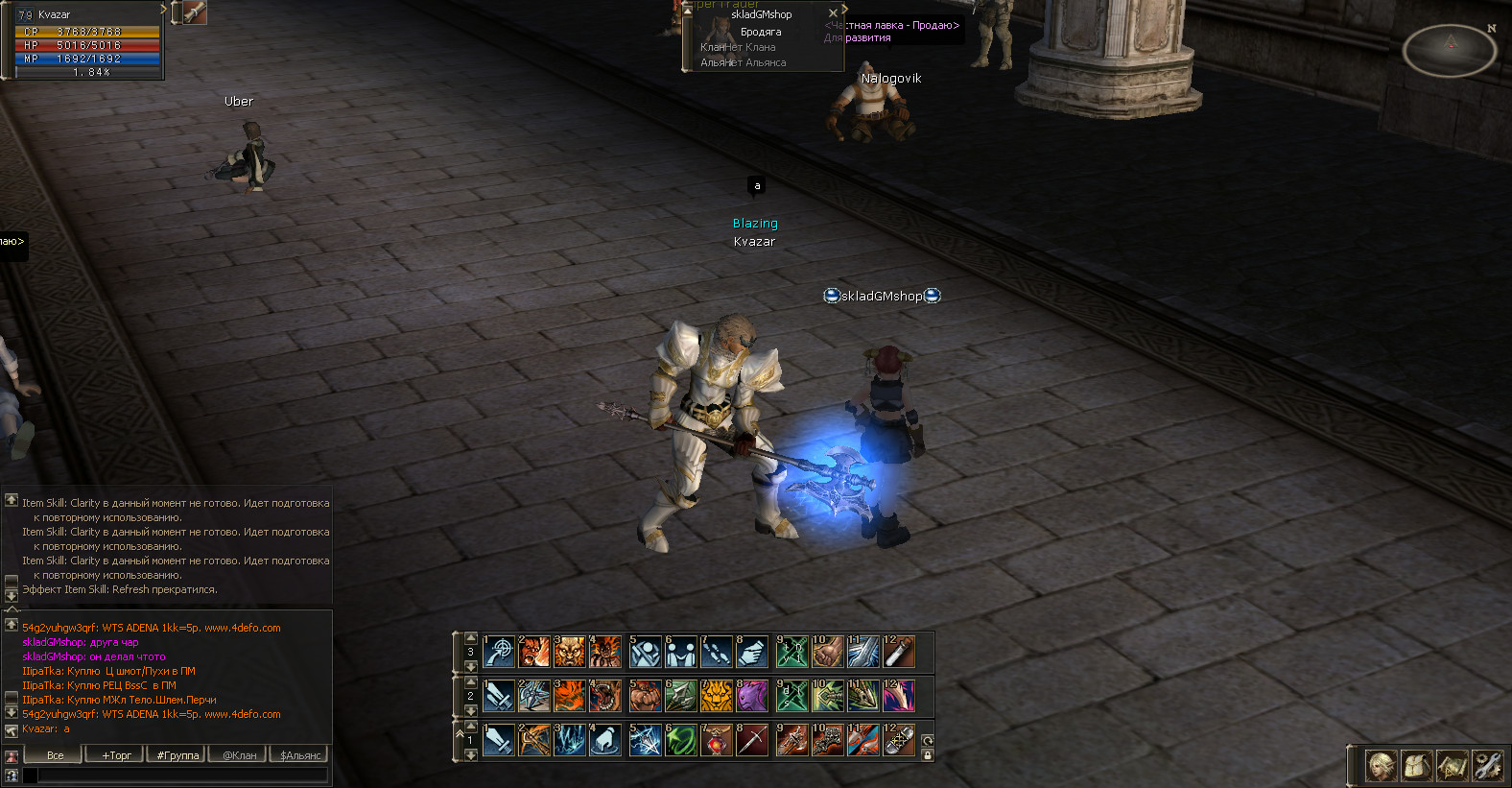Use the red lantern potion hotbar slot
This screenshot has height=788, width=1512.
[716, 741]
